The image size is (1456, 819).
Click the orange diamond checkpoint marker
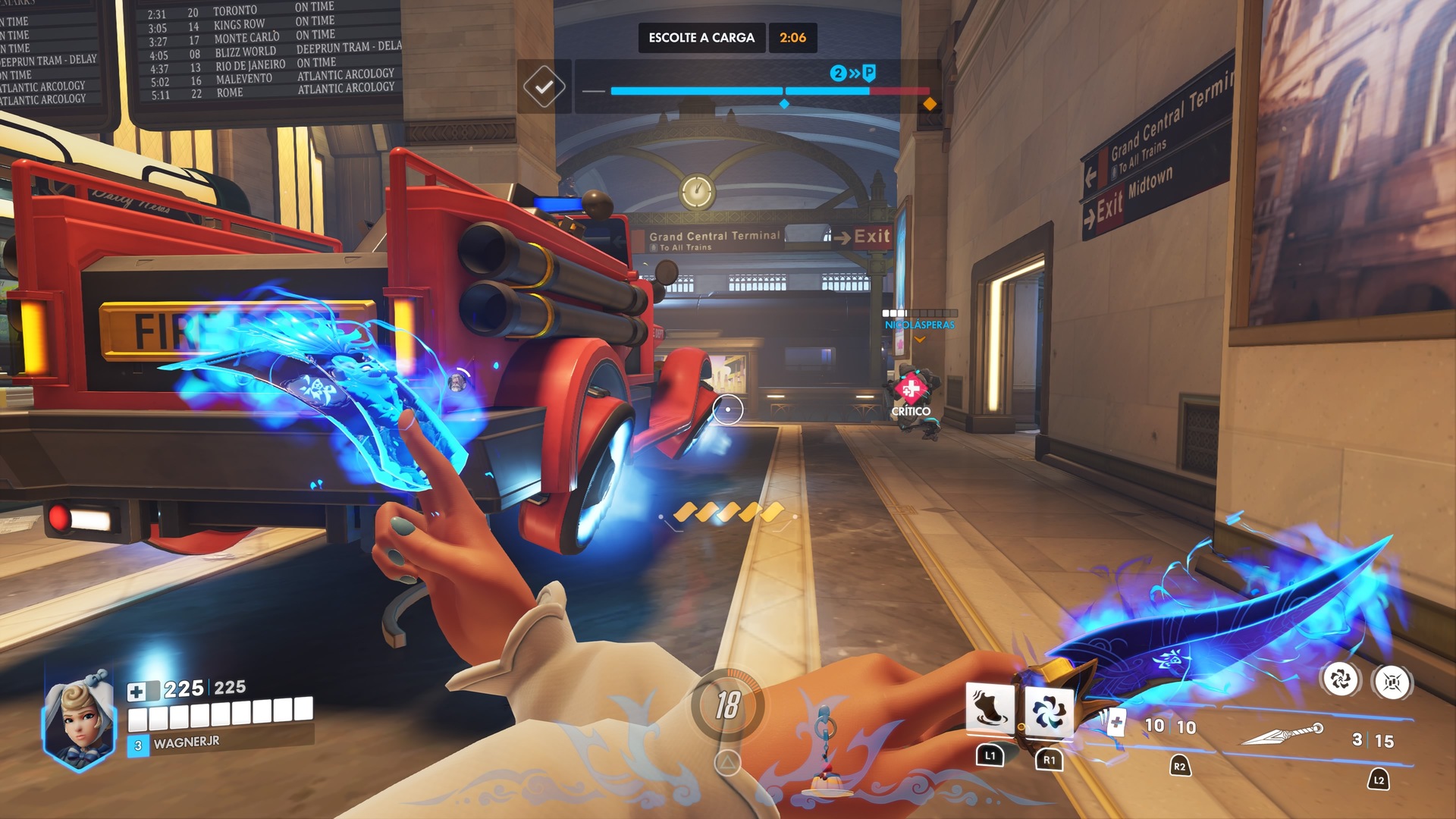[930, 104]
